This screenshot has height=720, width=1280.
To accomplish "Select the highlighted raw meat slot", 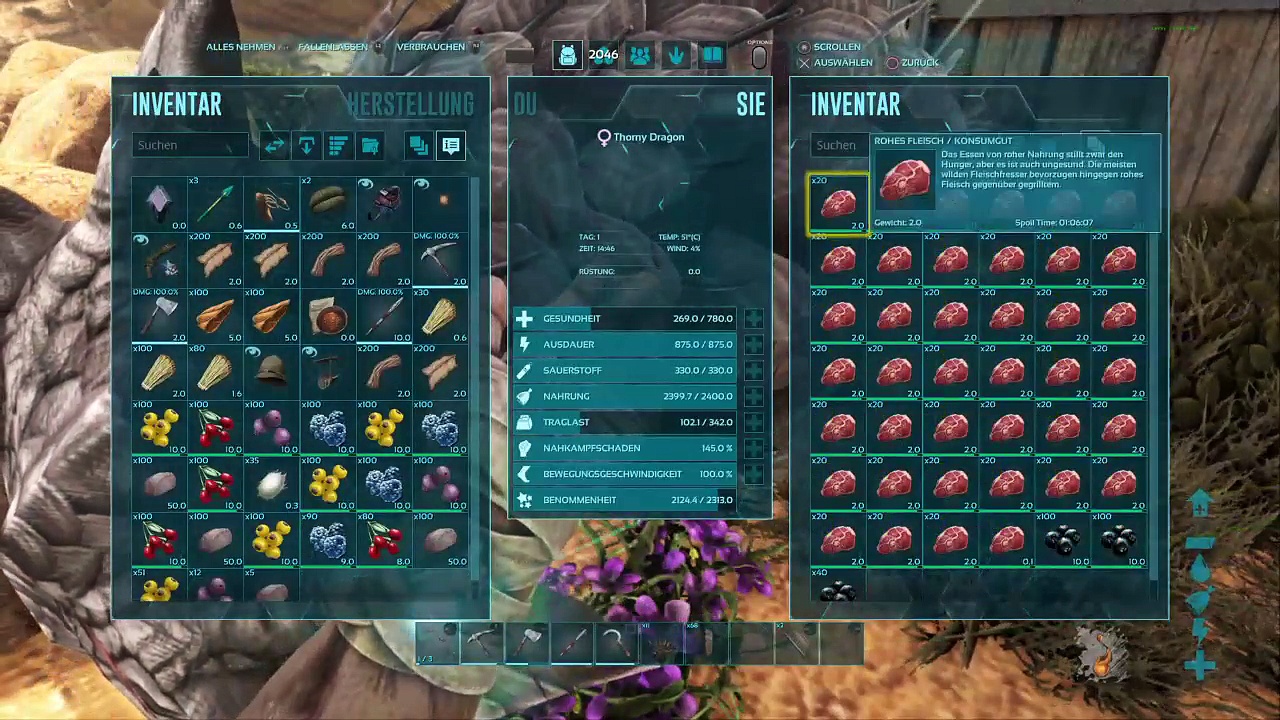I will coord(838,204).
